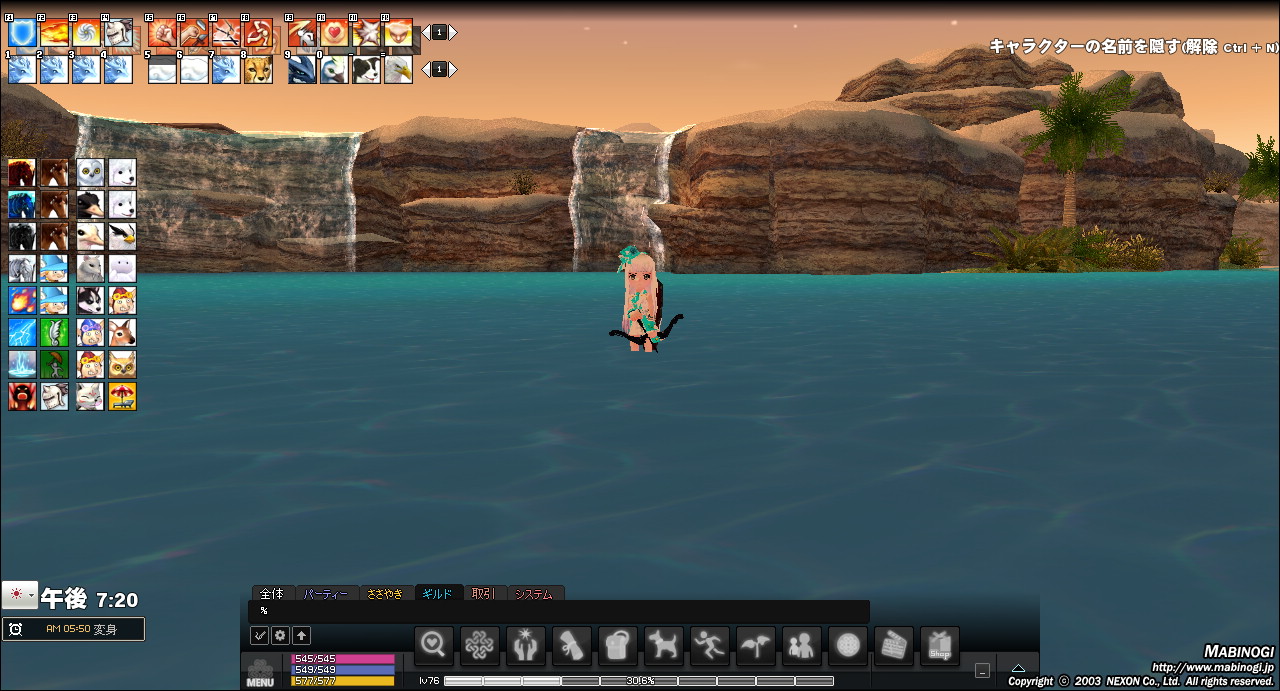
Task: Choose the snowy owl pet icon
Action: pos(91,172)
